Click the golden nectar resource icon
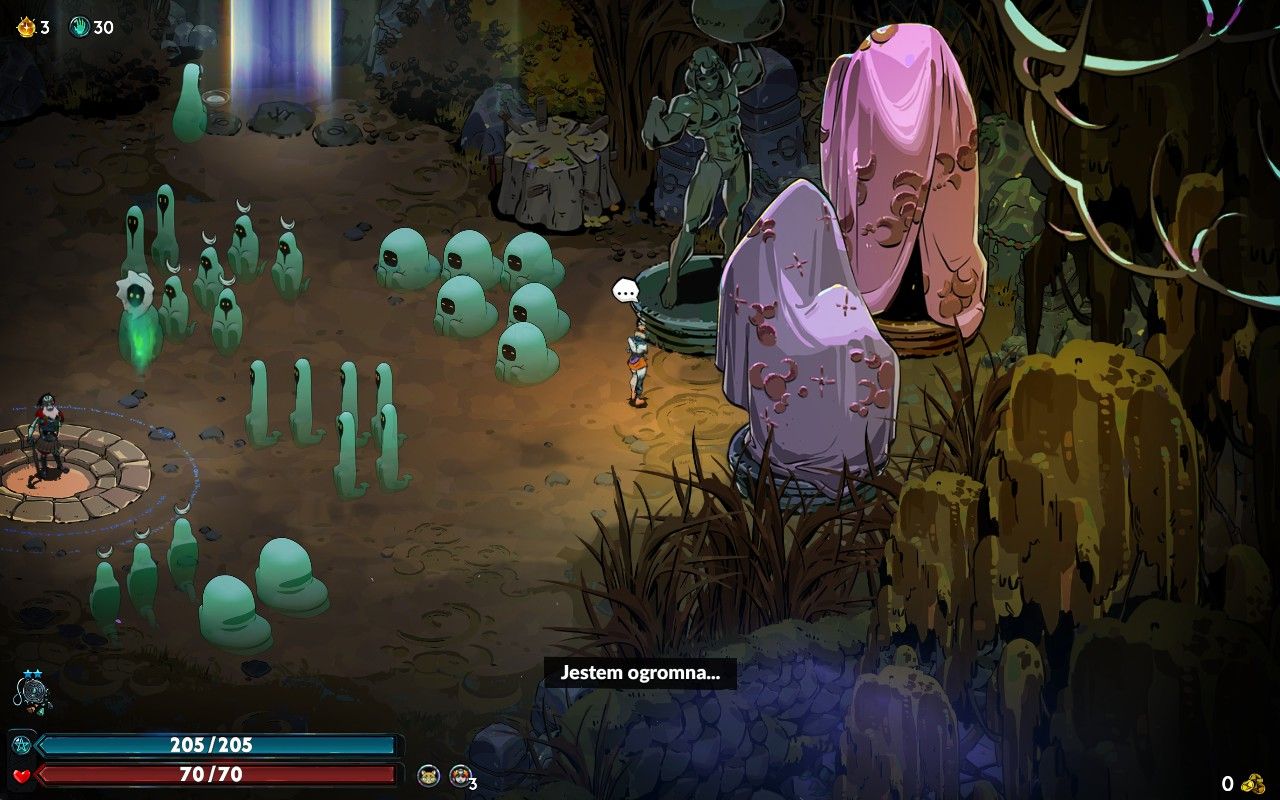Image resolution: width=1280 pixels, height=800 pixels. pos(25,27)
